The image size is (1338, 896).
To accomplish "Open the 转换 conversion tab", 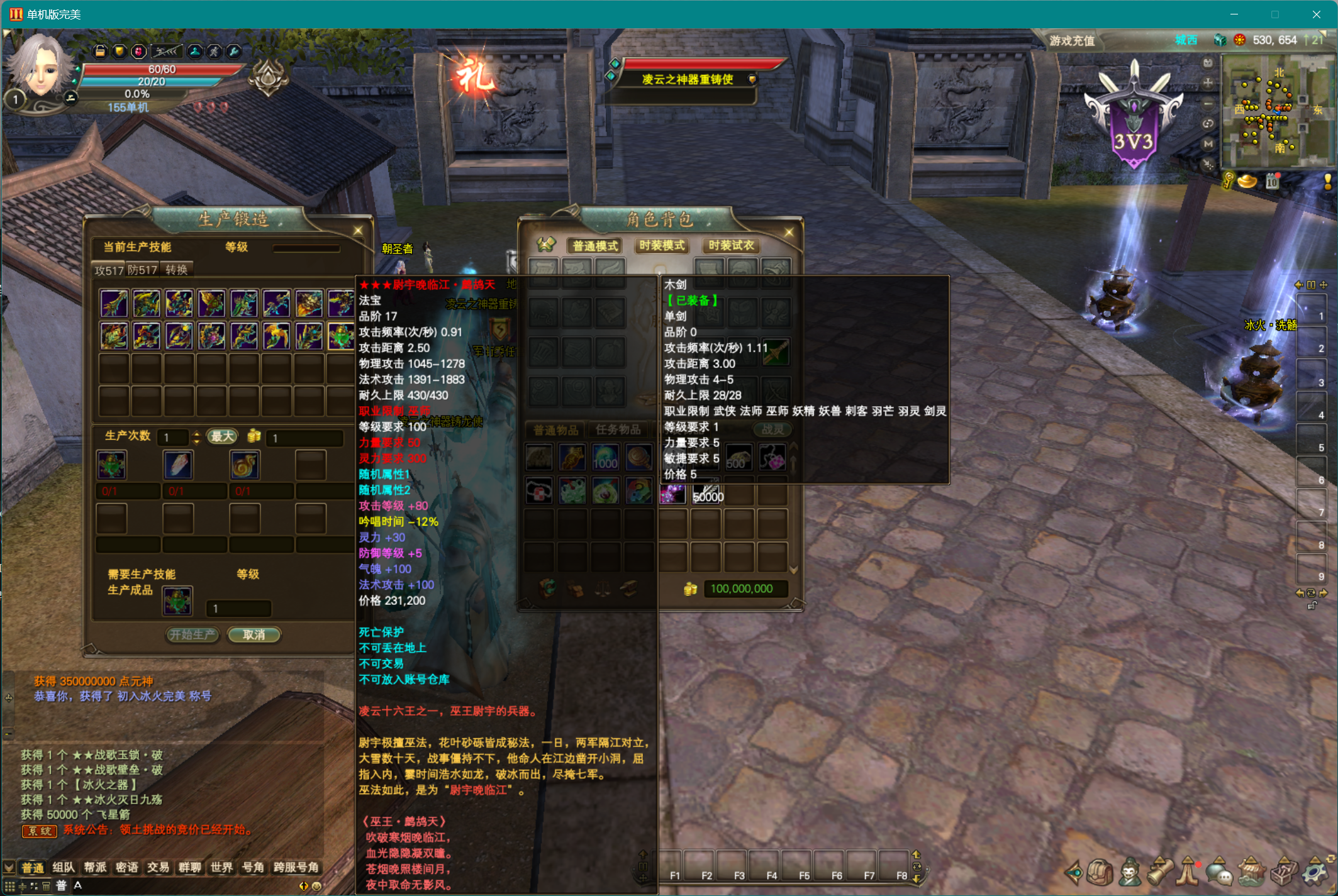I will [176, 270].
